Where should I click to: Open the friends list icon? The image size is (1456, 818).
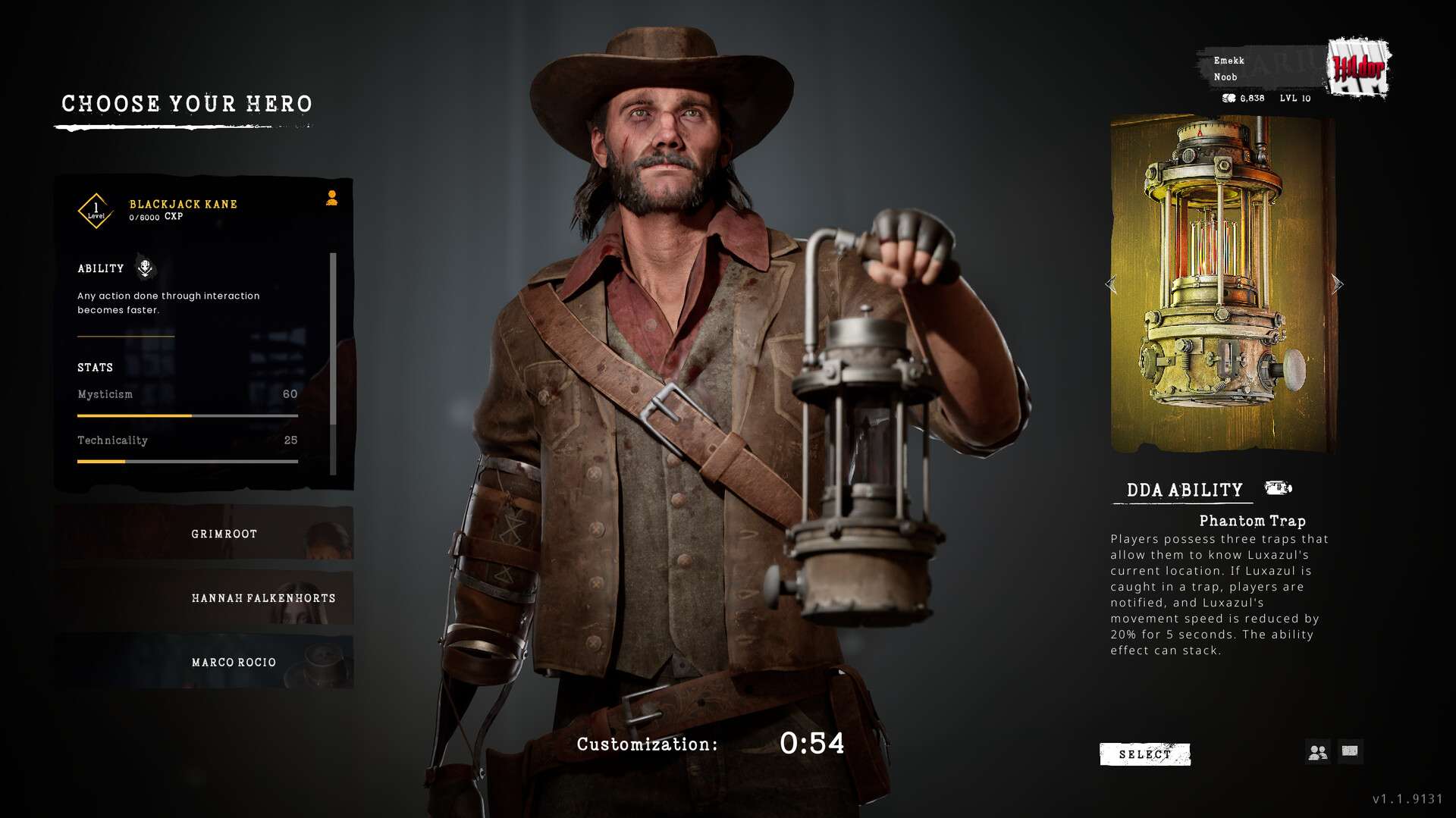tap(1318, 751)
